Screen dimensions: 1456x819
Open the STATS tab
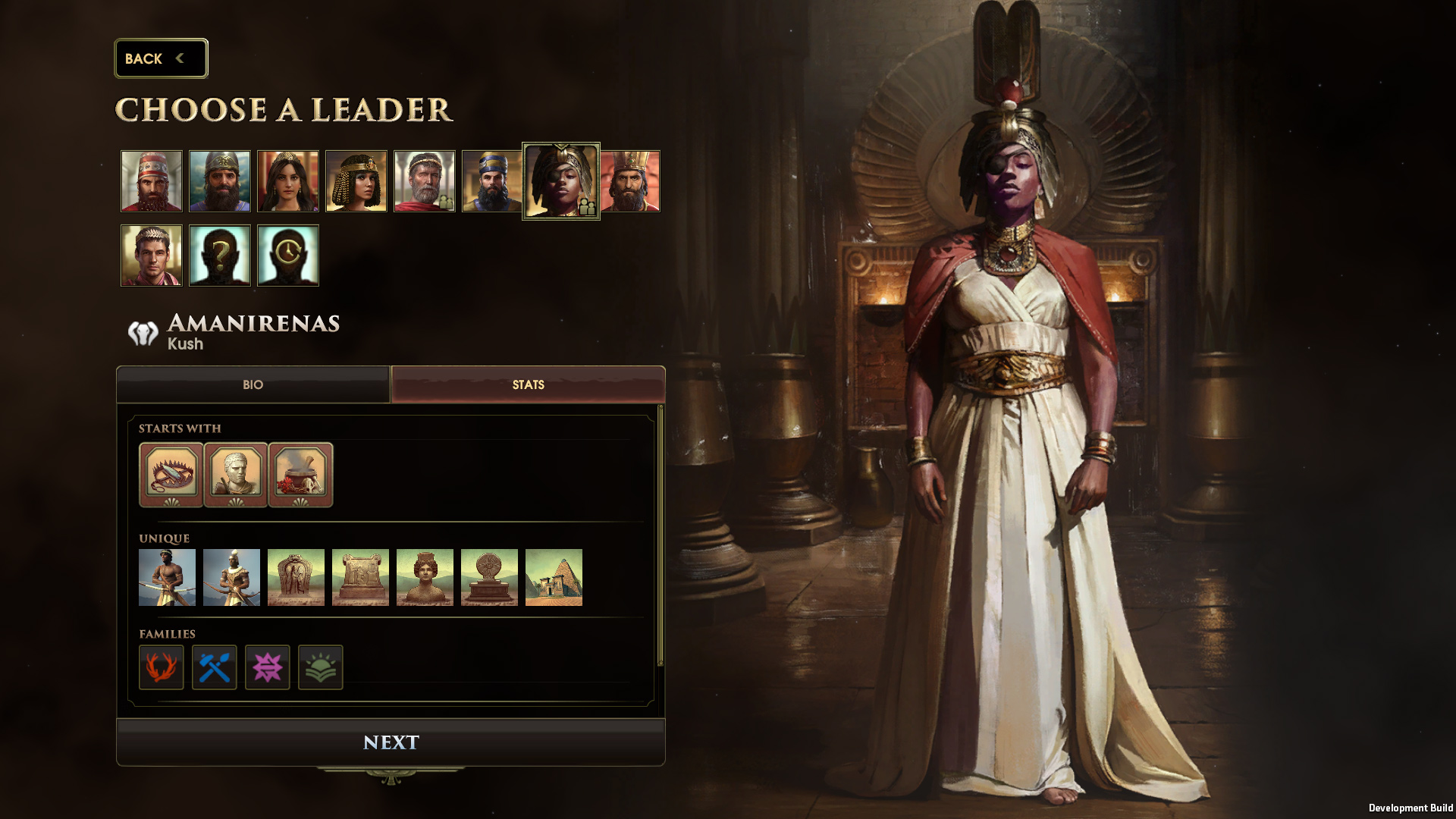pos(528,385)
